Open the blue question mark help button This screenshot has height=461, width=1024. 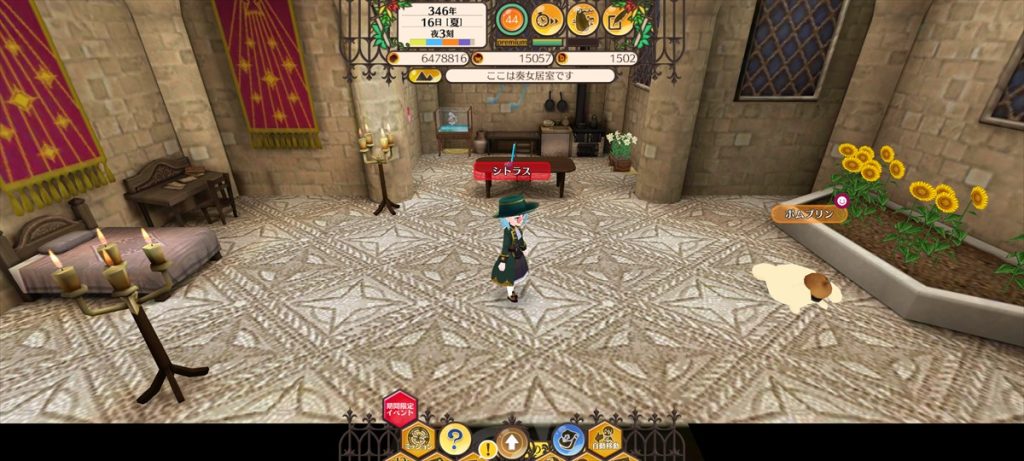click(x=454, y=437)
